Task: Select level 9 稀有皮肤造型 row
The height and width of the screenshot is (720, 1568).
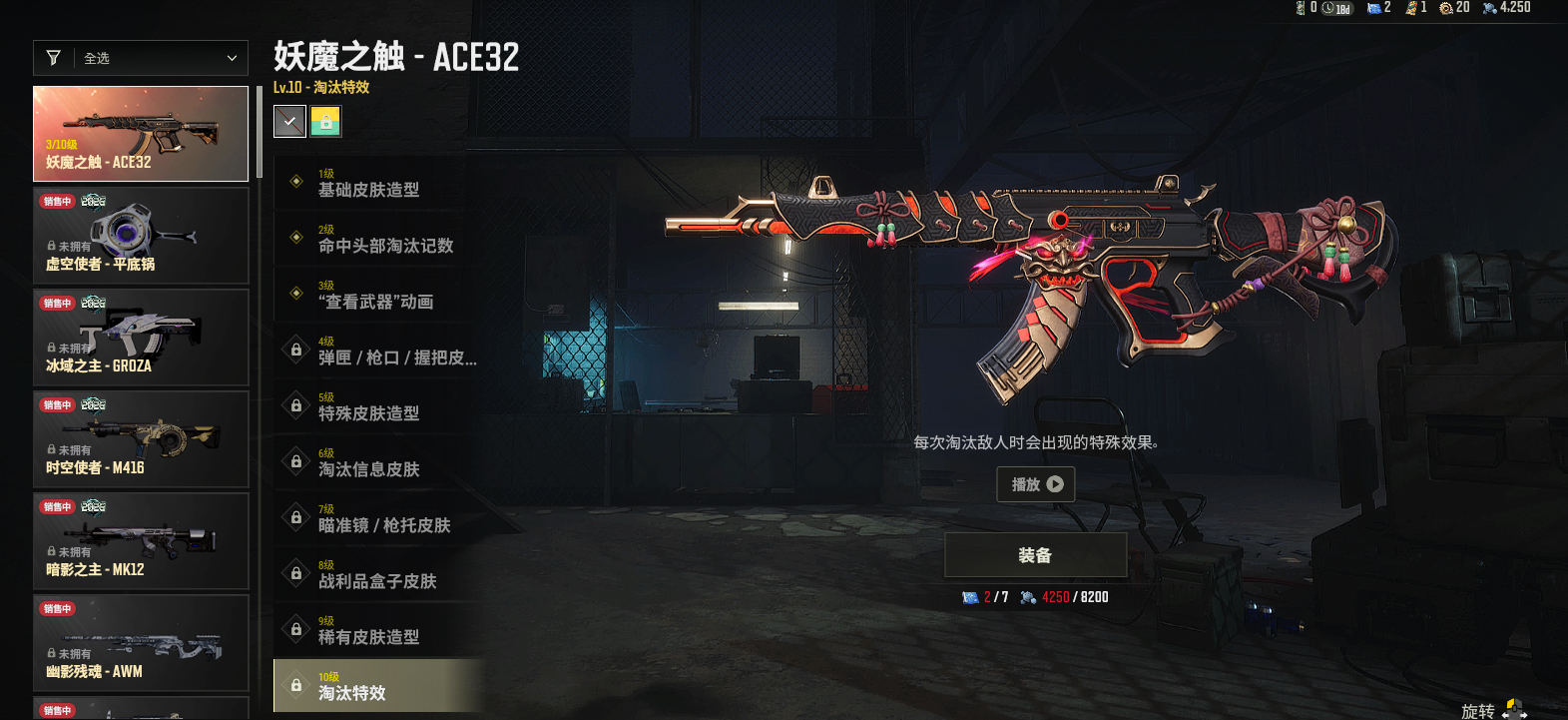Action: pyautogui.click(x=379, y=629)
